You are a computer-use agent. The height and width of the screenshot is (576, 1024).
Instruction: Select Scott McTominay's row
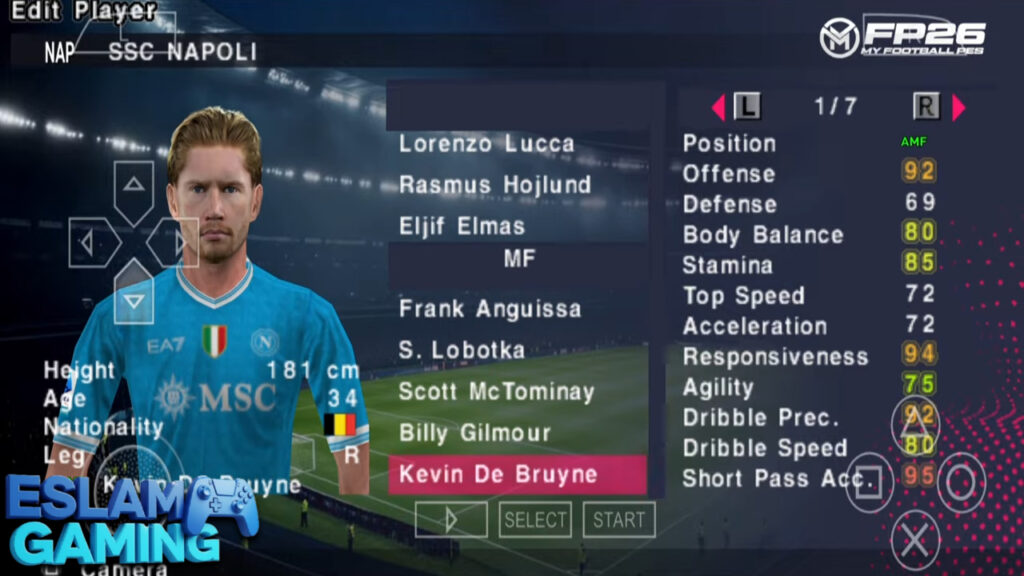(496, 392)
